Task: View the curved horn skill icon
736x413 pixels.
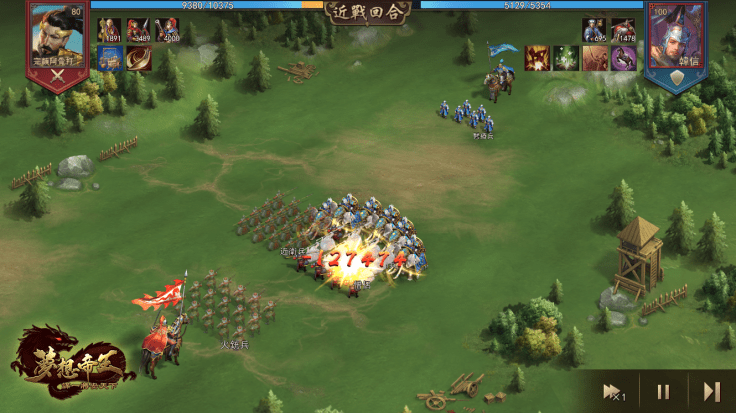Action: [139, 58]
